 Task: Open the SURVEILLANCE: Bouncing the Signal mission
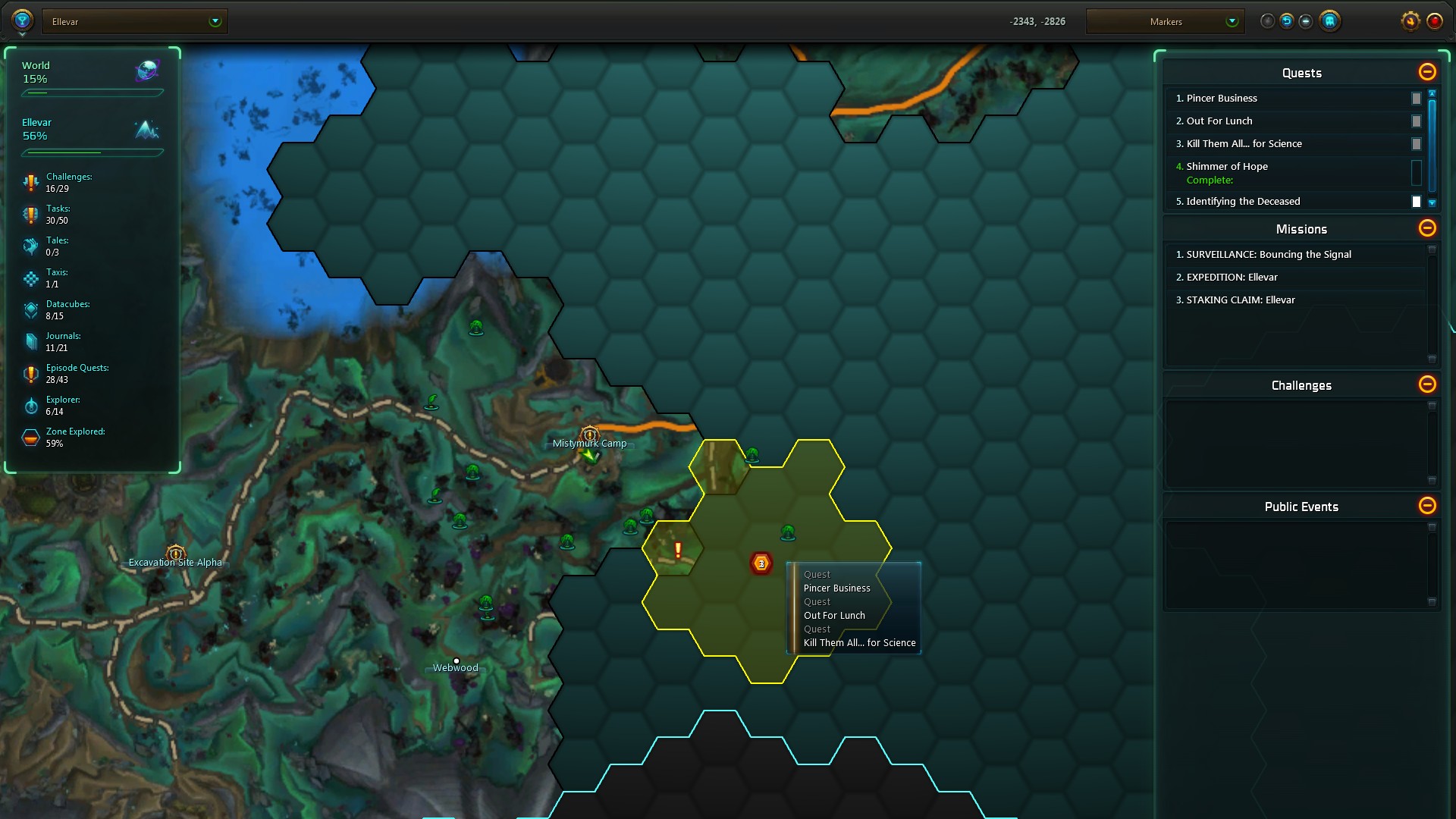tap(1269, 255)
